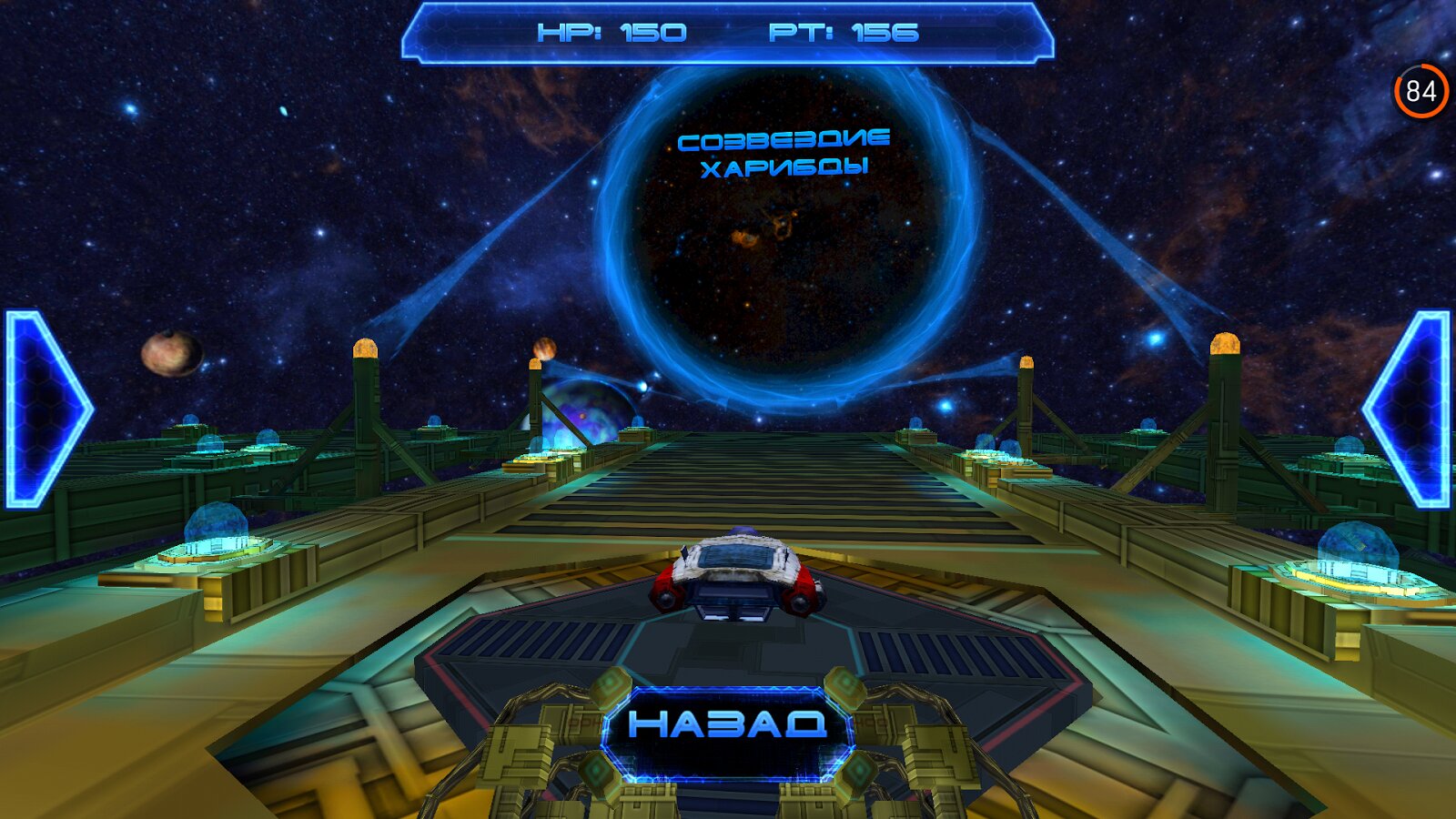Click the НАЗАД back button
This screenshot has height=819, width=1456.
(727, 725)
